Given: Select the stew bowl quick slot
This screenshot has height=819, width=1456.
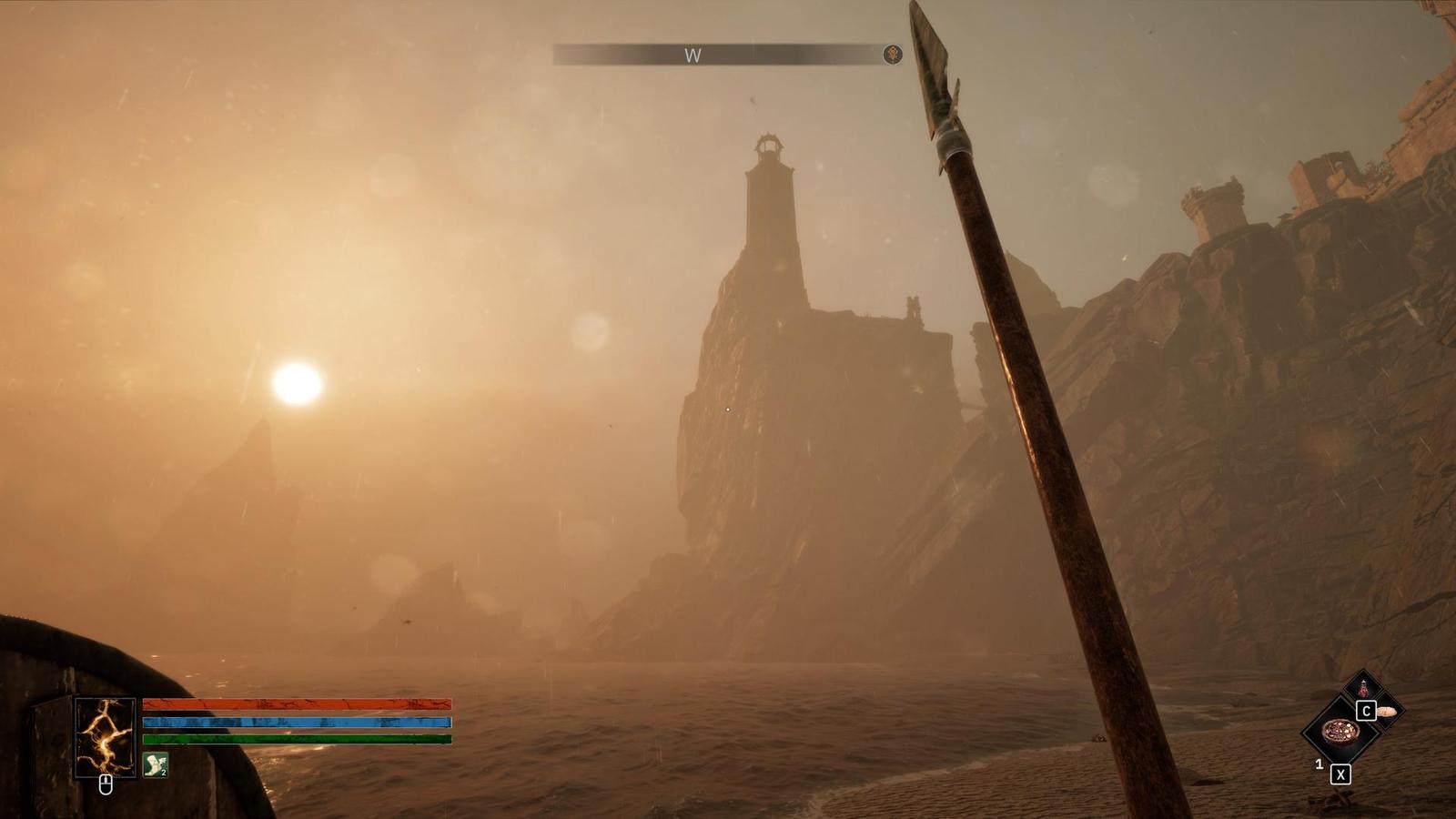Looking at the screenshot, I should (1340, 731).
